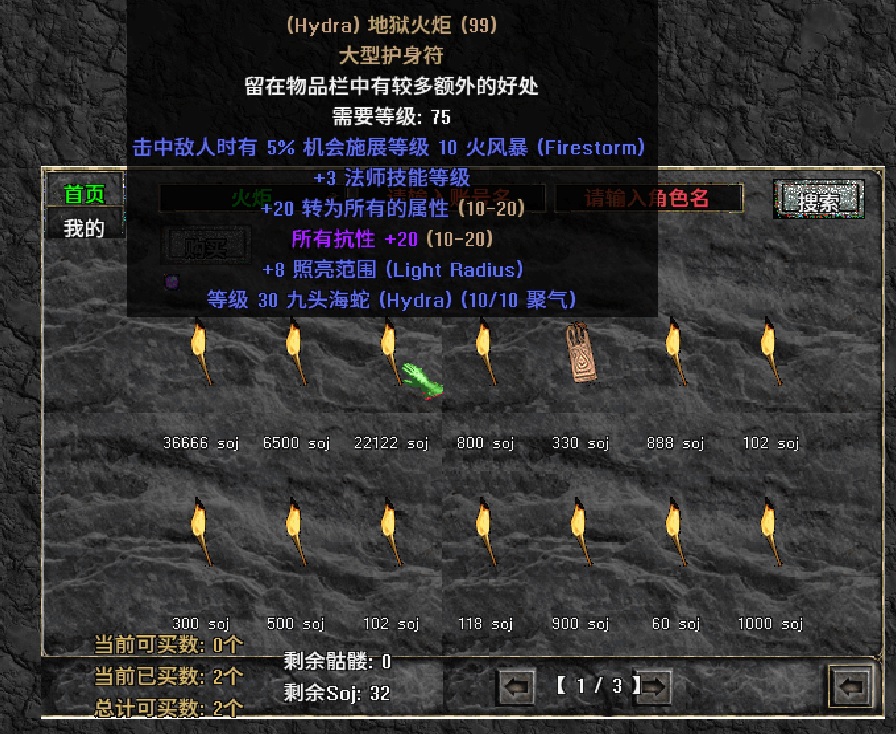Go to the previous listing page

(x=516, y=687)
